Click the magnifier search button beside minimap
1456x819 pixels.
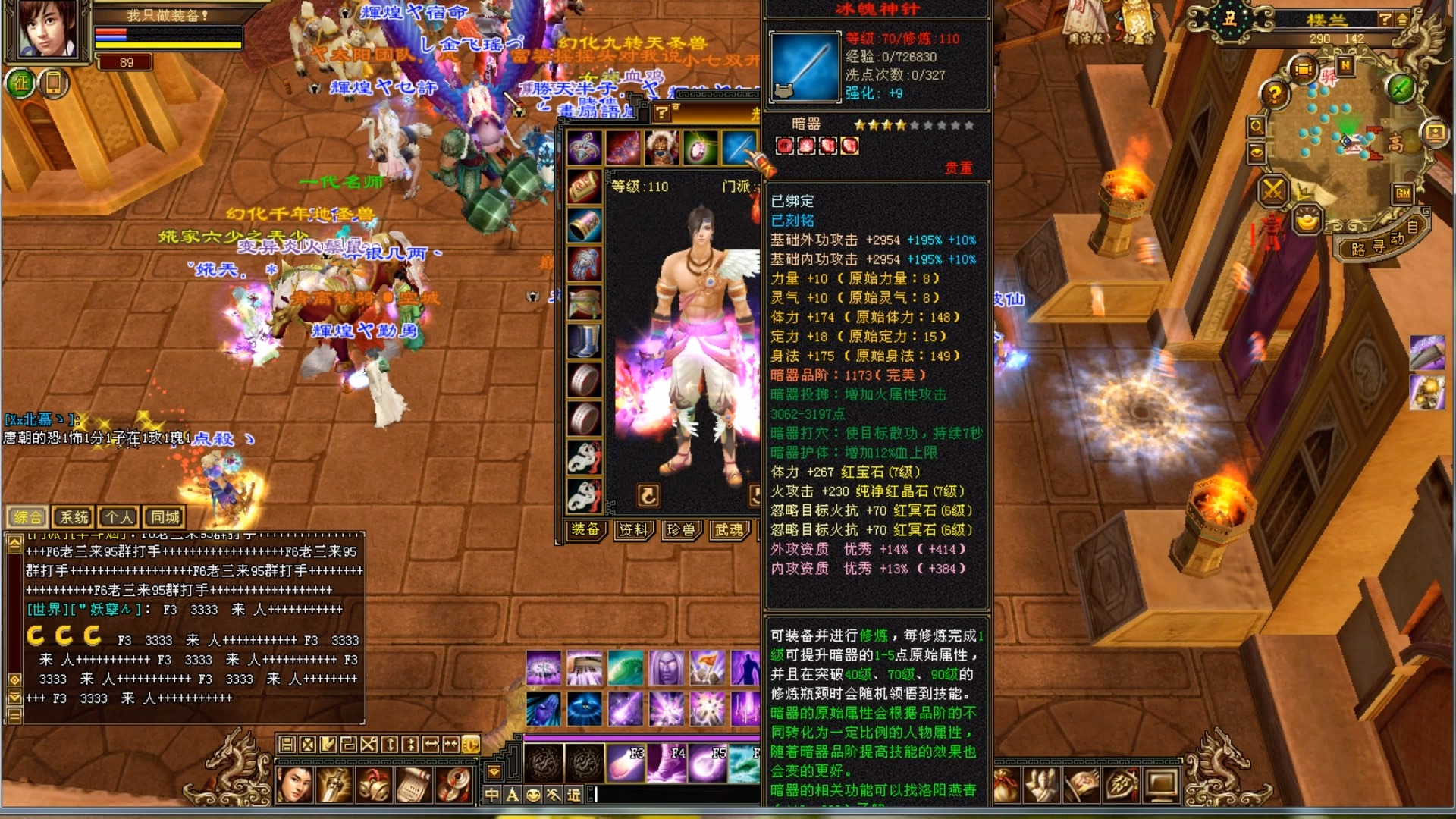1257,127
